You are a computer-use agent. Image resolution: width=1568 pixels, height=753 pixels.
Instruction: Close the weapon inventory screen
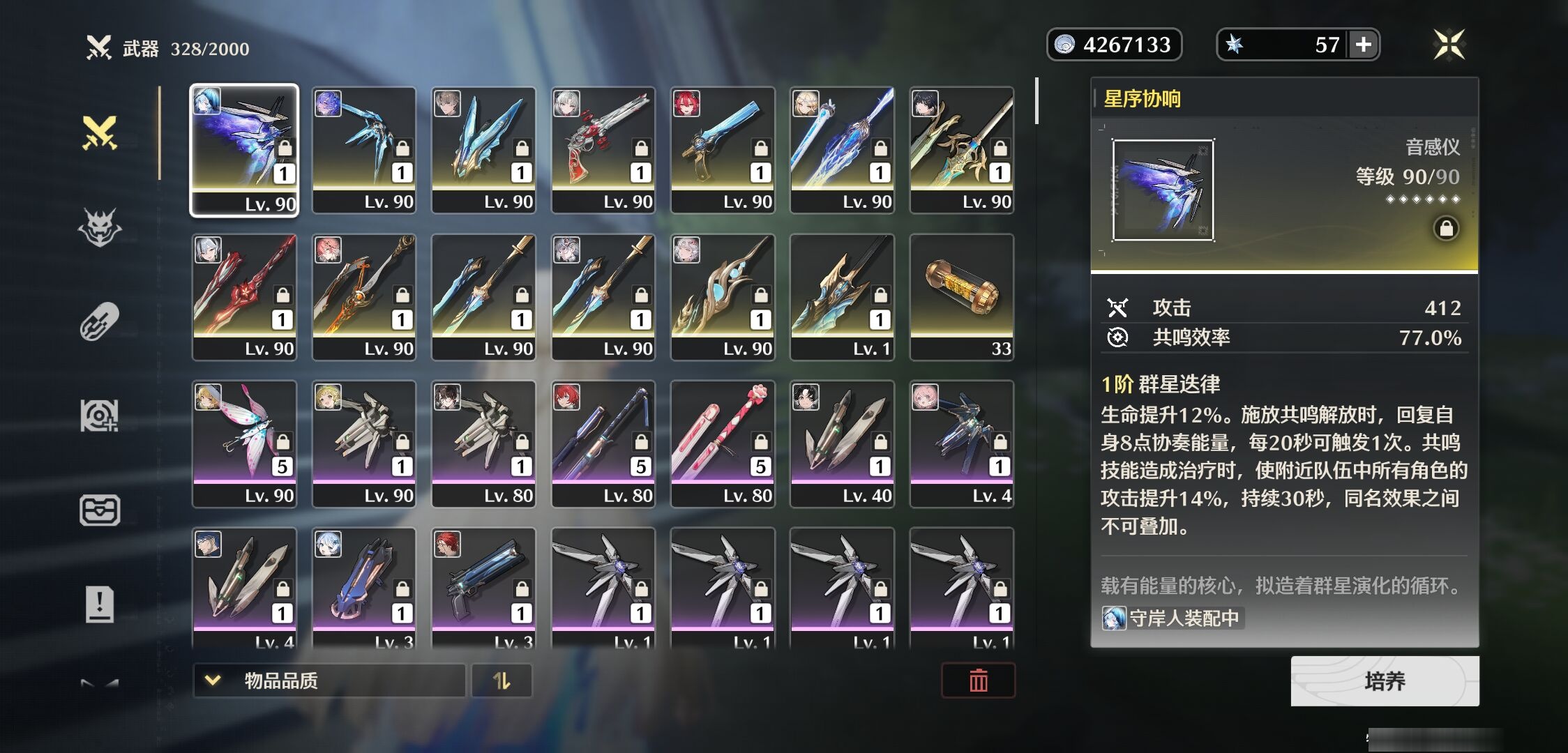(x=1449, y=45)
